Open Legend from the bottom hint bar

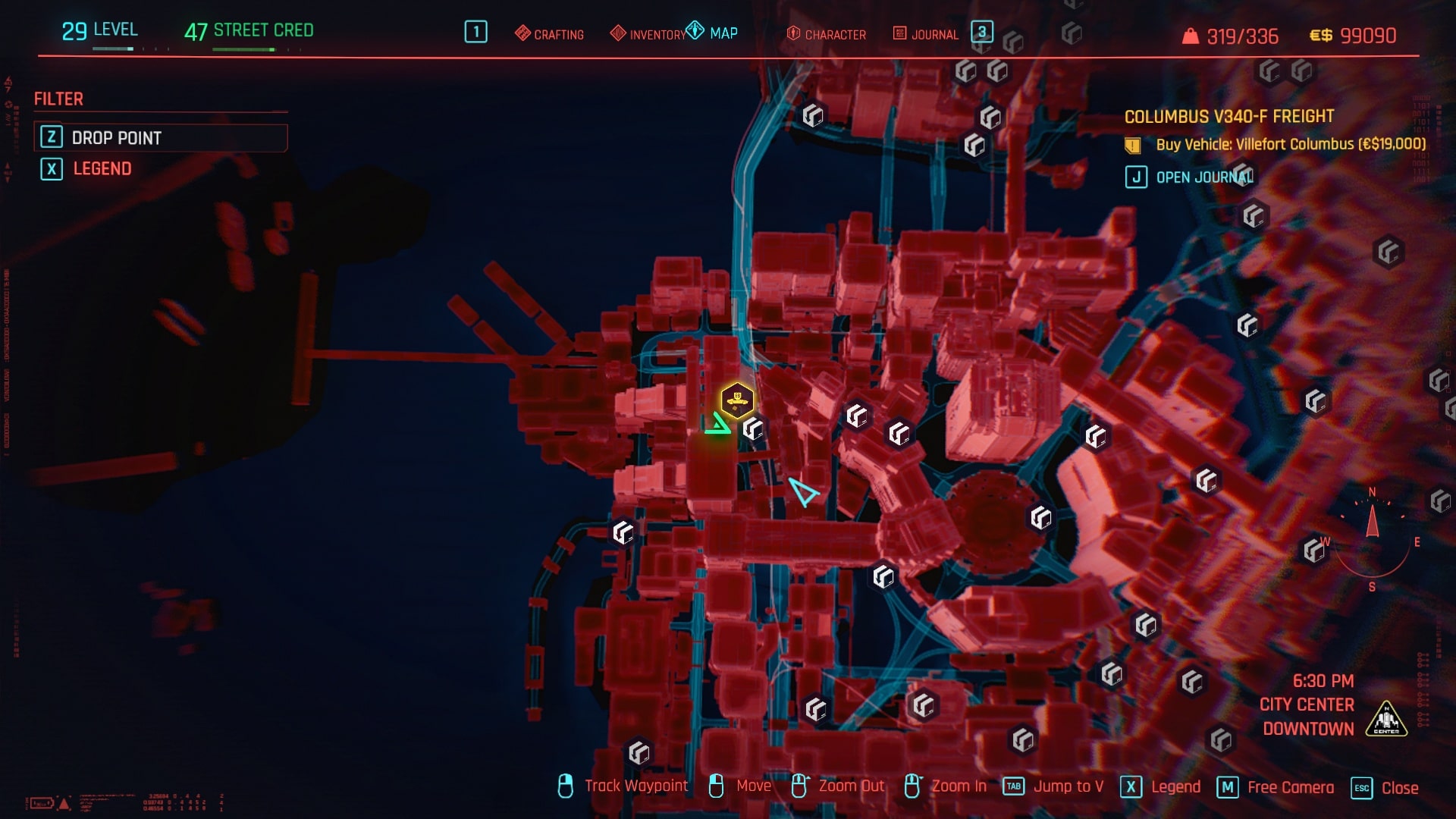(1163, 787)
